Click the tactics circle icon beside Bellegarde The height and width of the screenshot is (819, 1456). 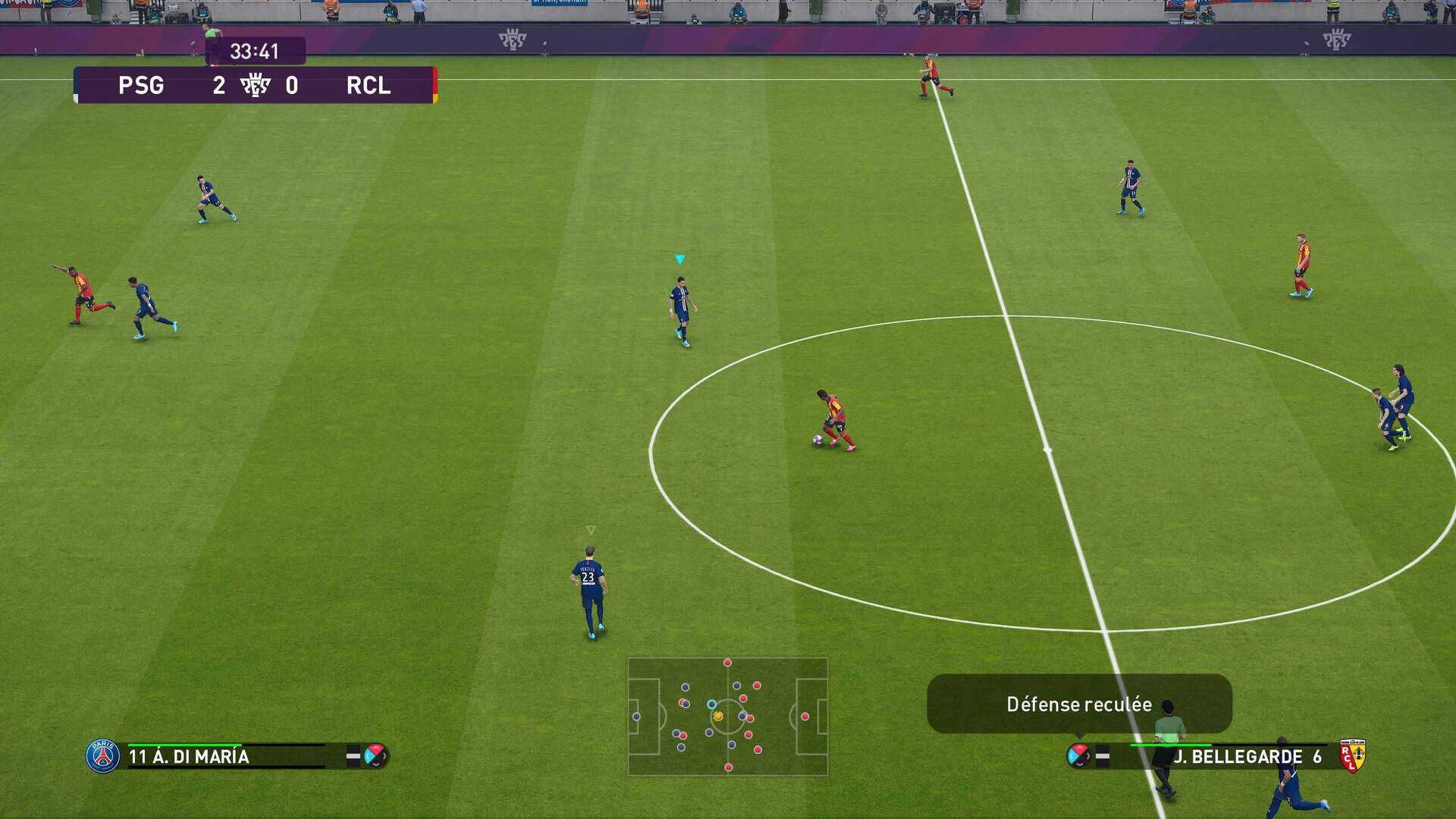tap(1078, 755)
